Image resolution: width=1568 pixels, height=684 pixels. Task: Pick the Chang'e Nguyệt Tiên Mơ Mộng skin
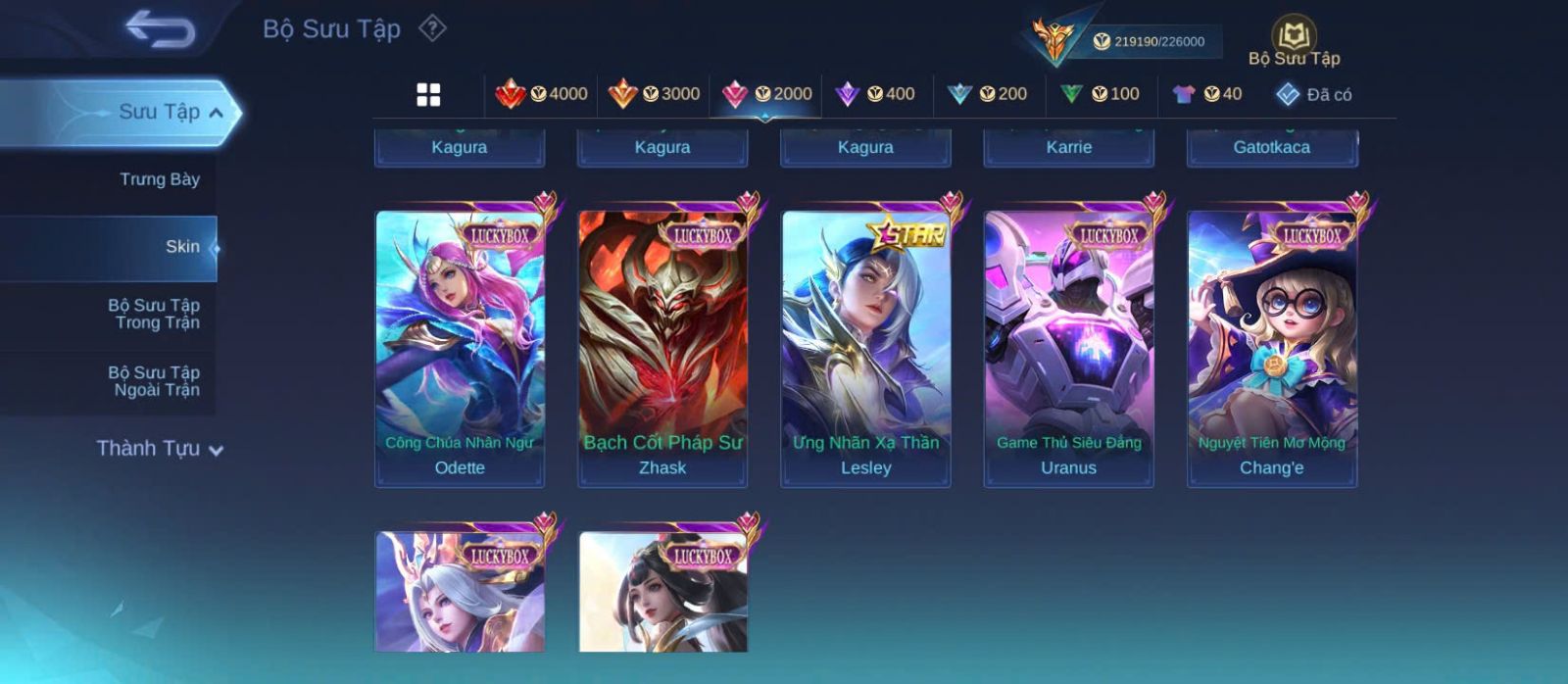click(x=1272, y=348)
